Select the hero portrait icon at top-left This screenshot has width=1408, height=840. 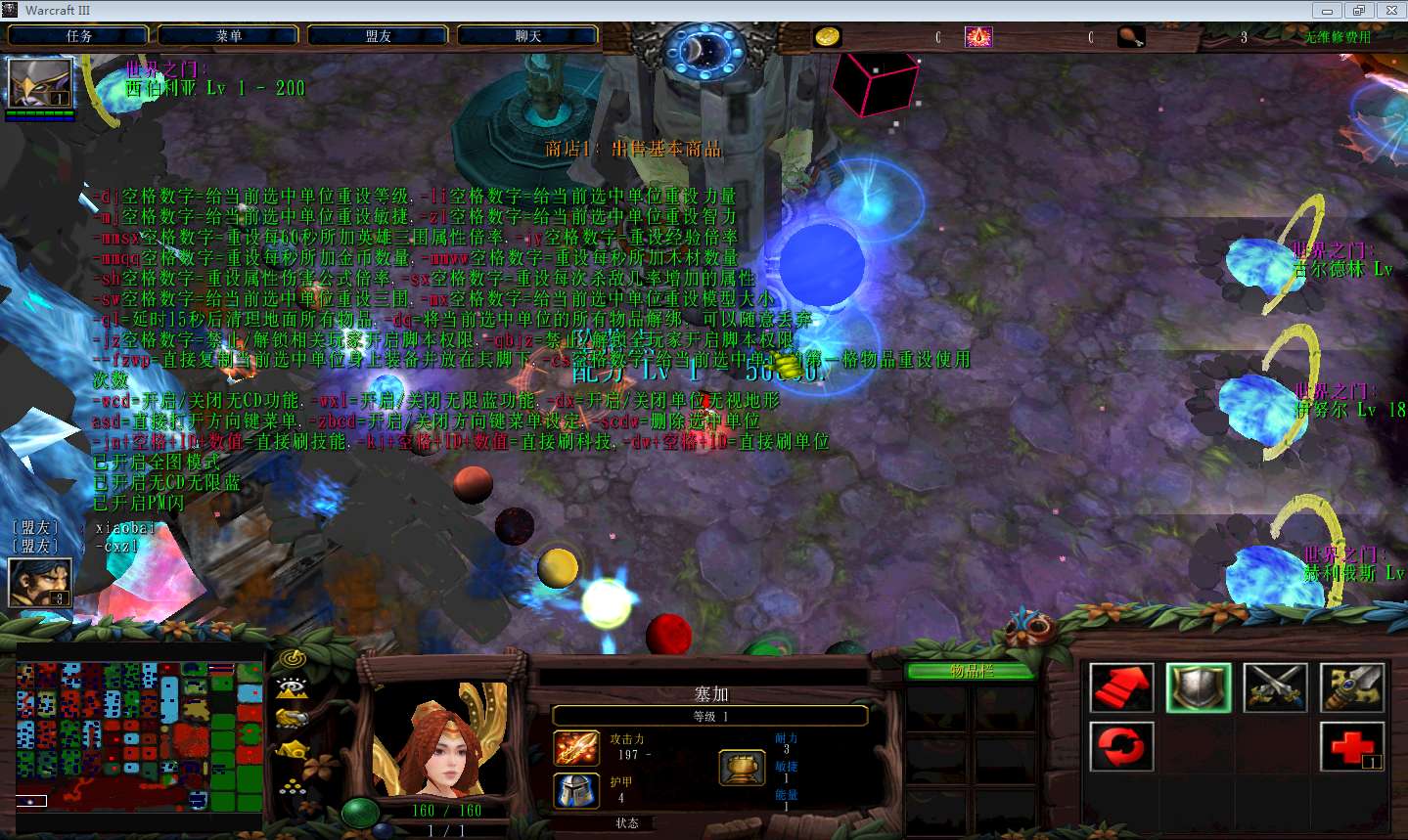coord(40,83)
